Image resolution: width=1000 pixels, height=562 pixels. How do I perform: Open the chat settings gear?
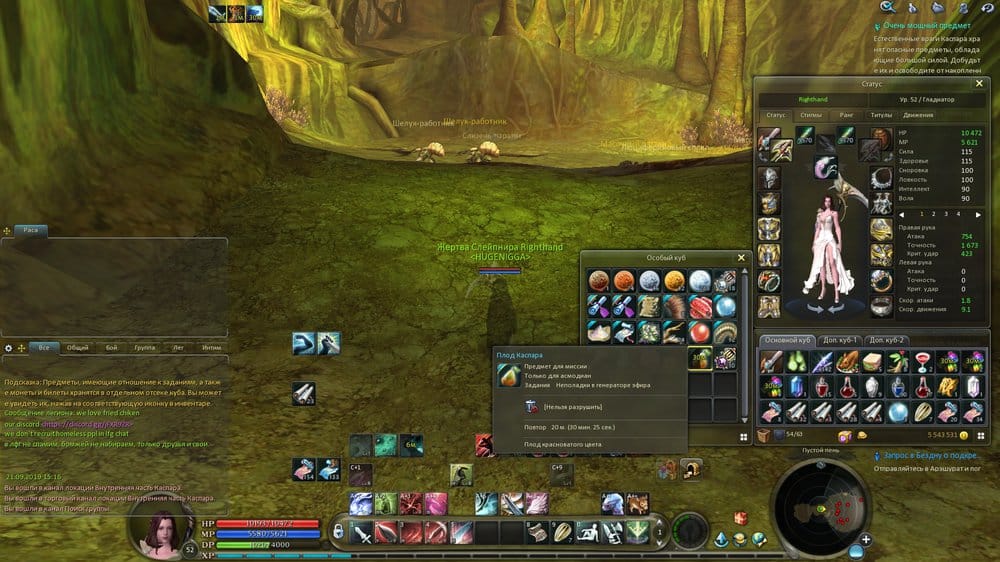pyautogui.click(x=9, y=348)
